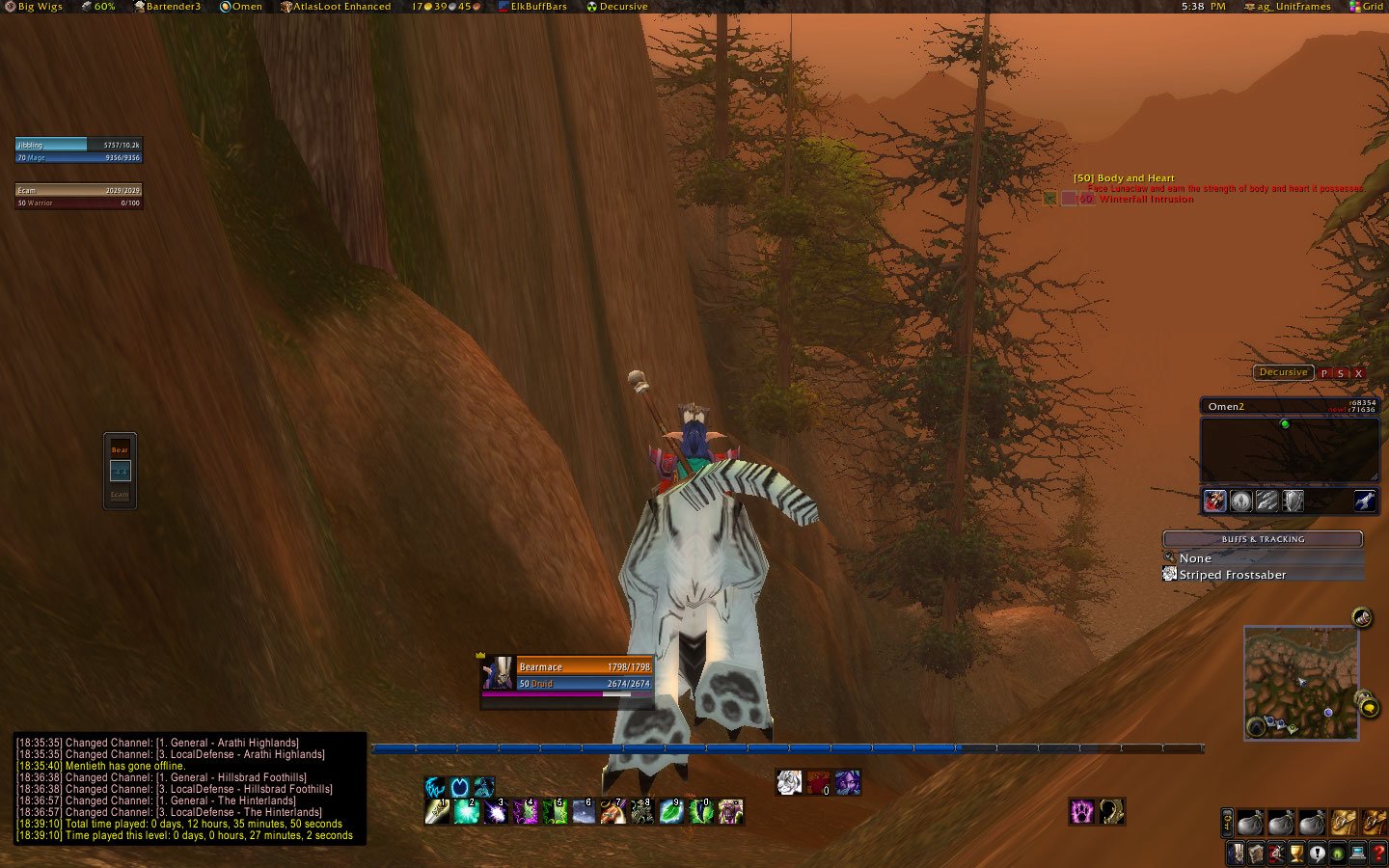The height and width of the screenshot is (868, 1389).
Task: Click the Striped Frostsaber buff entry
Action: tap(1227, 574)
